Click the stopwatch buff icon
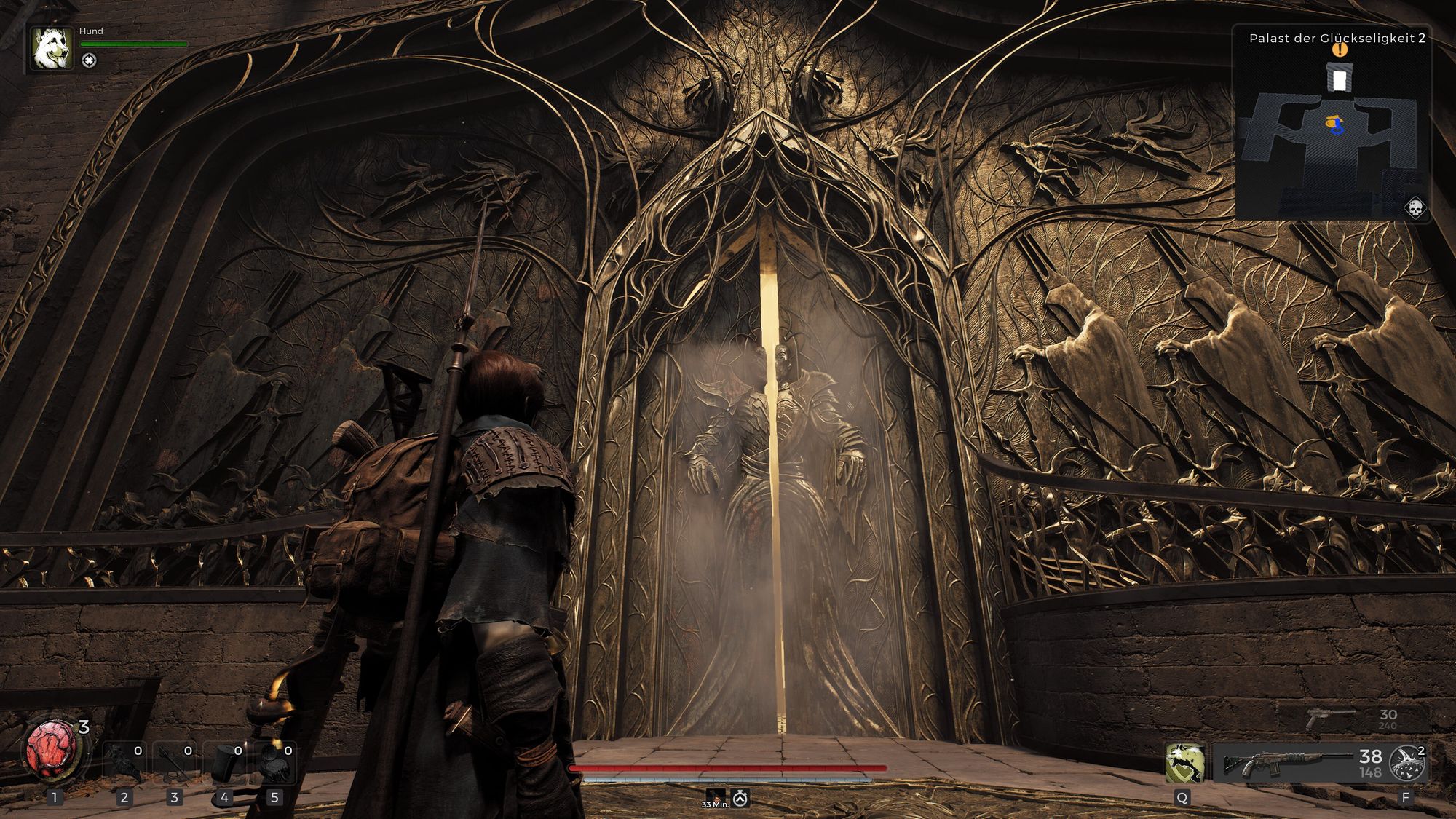Image resolution: width=1456 pixels, height=819 pixels. (740, 798)
